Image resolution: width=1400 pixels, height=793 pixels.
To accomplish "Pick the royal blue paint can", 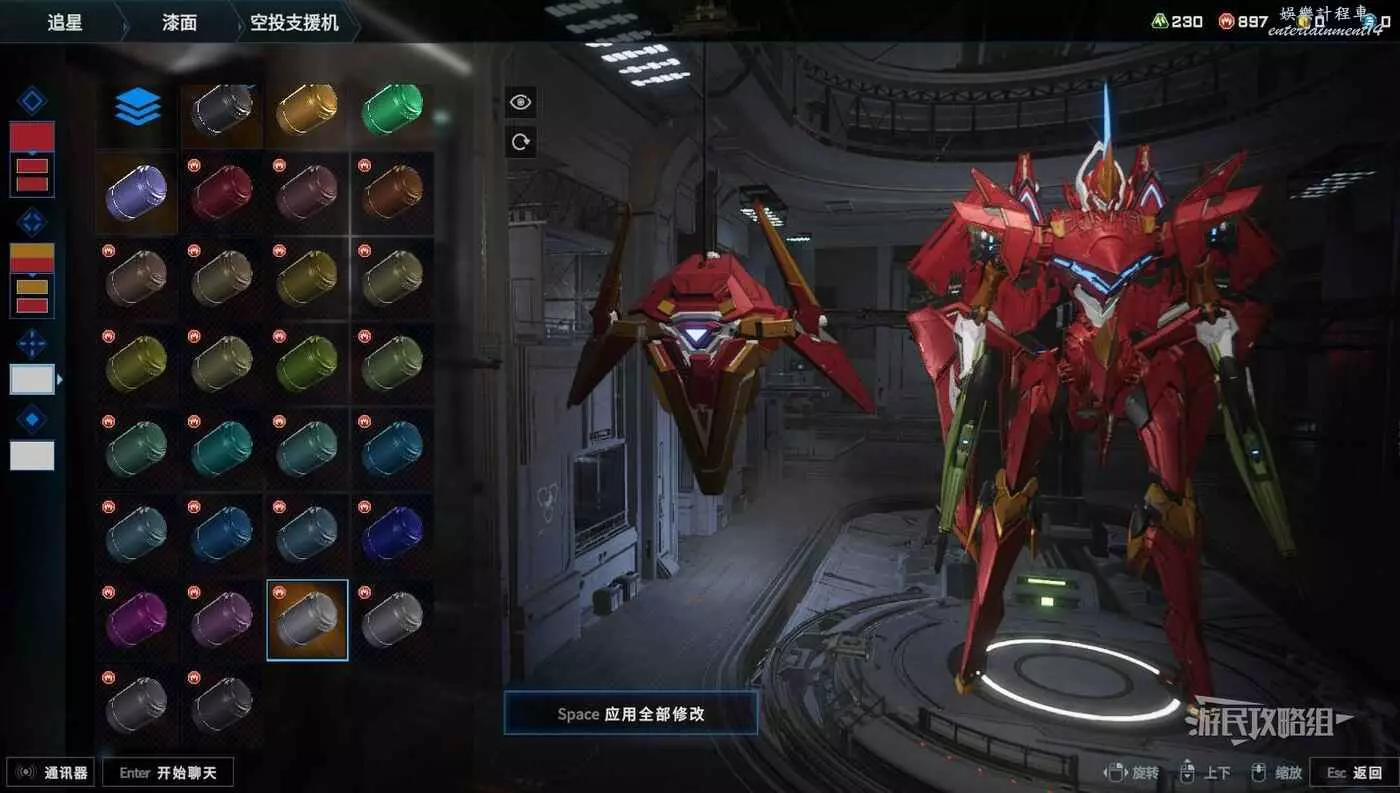I will [x=392, y=533].
